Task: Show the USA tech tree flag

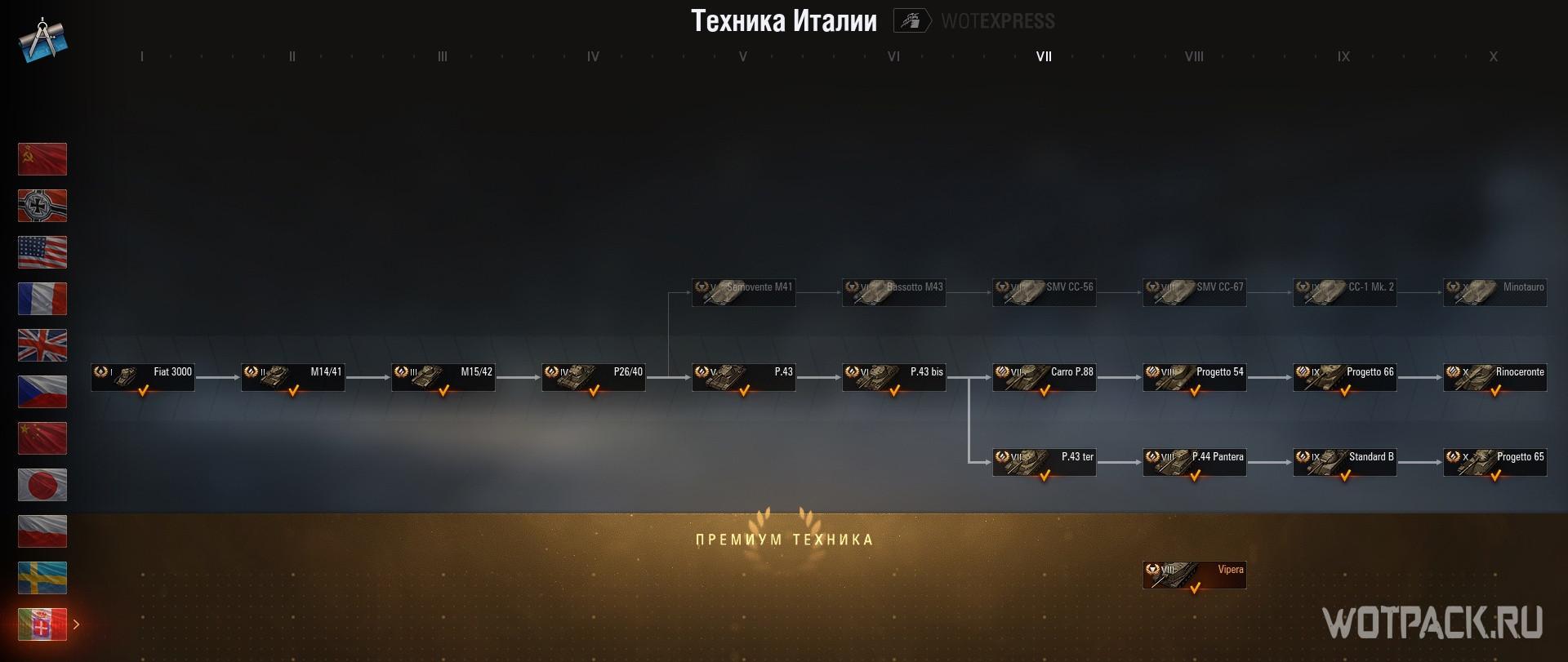Action: [x=42, y=252]
